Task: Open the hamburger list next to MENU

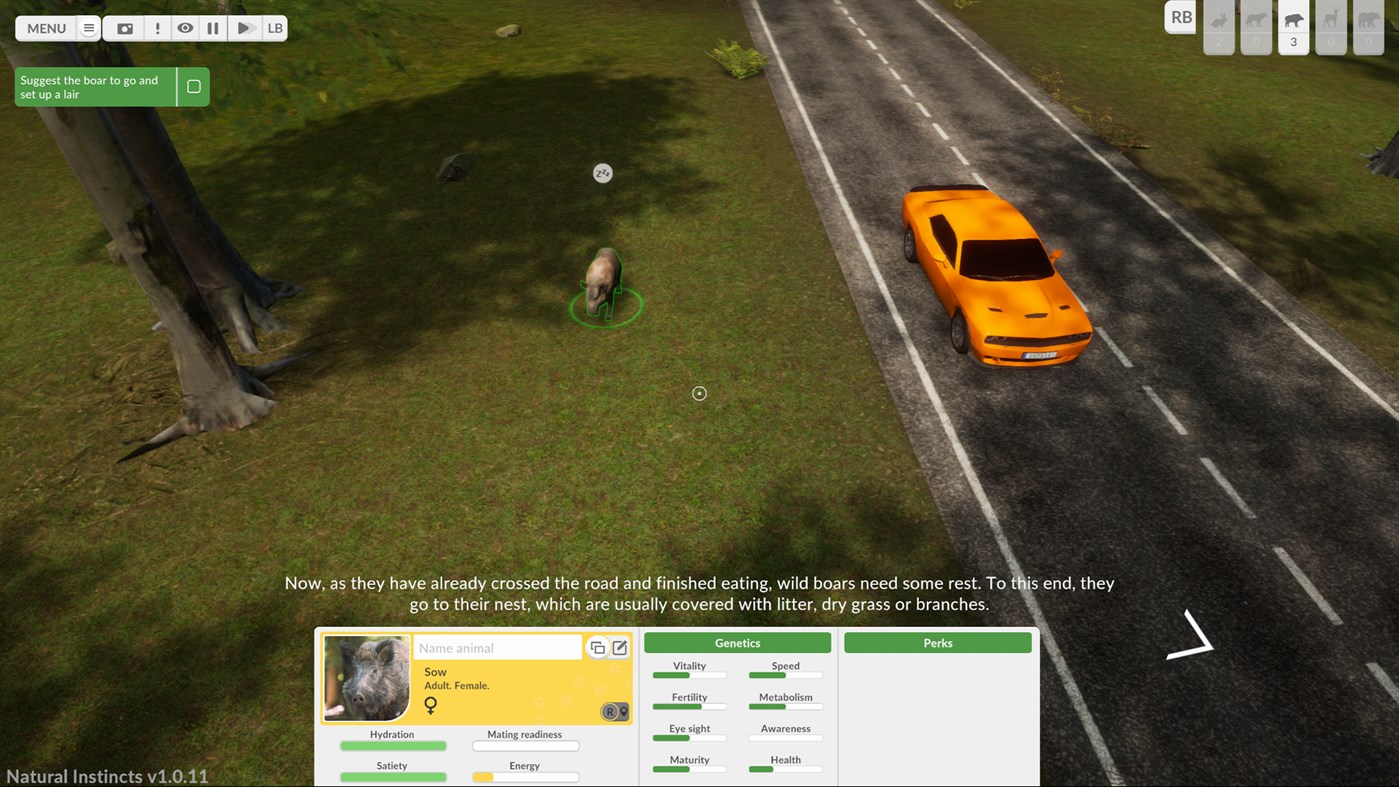Action: (x=88, y=28)
